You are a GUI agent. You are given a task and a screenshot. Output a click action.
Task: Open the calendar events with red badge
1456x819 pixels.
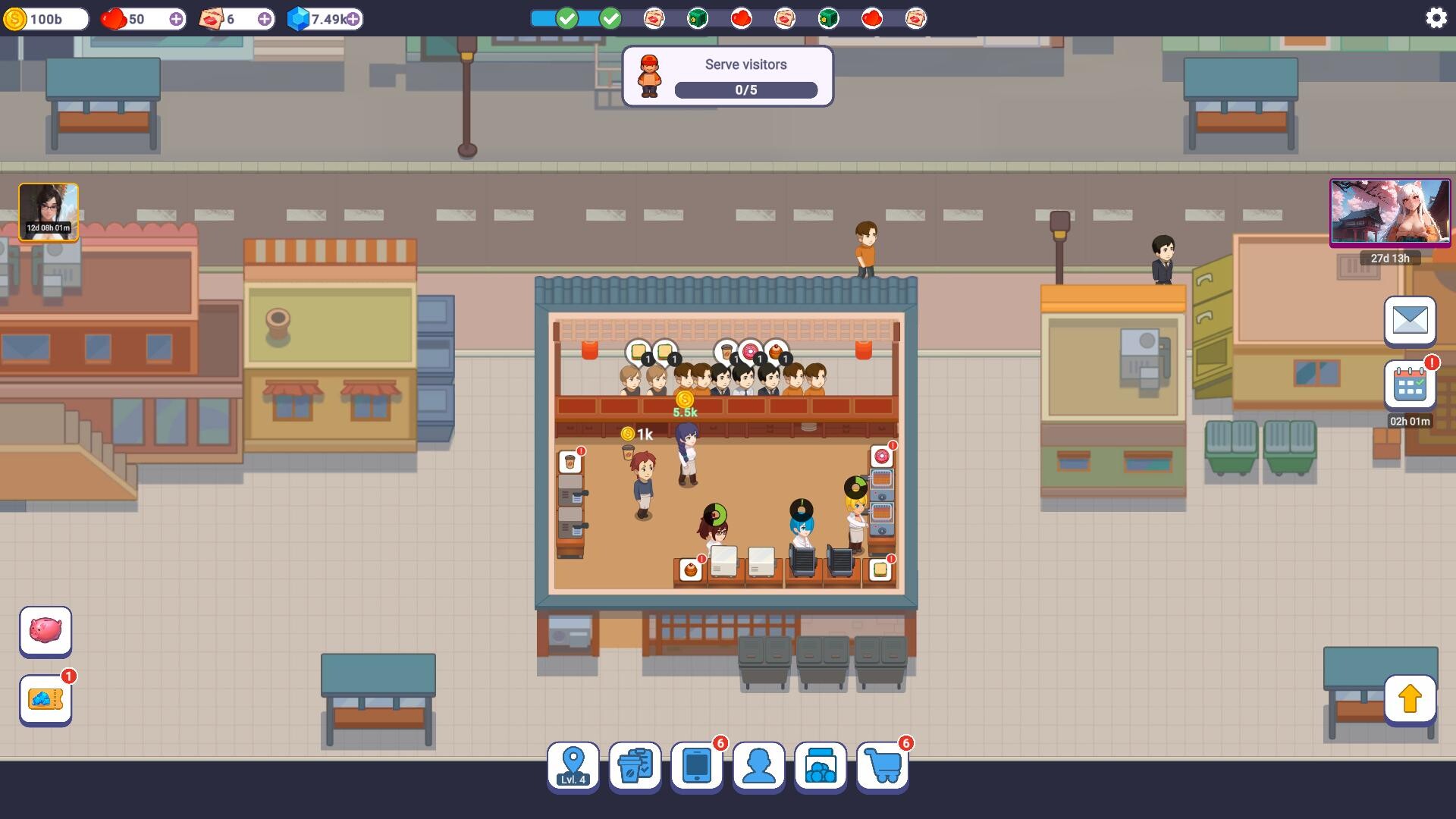1410,384
